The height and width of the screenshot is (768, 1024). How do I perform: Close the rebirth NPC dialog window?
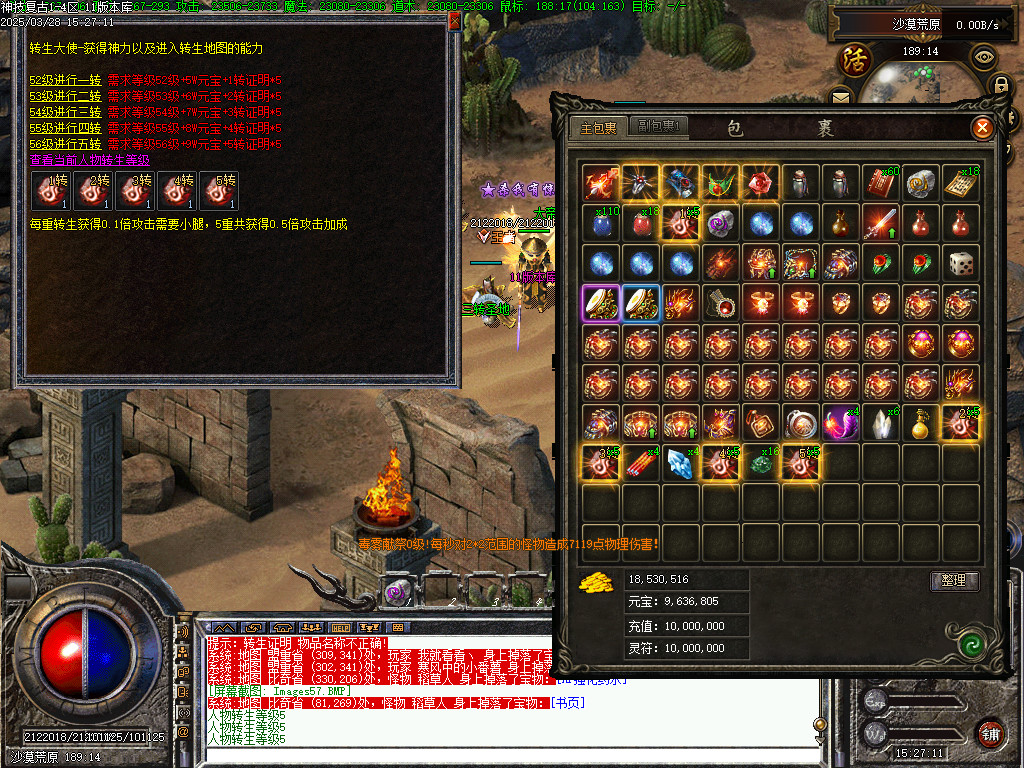point(455,20)
